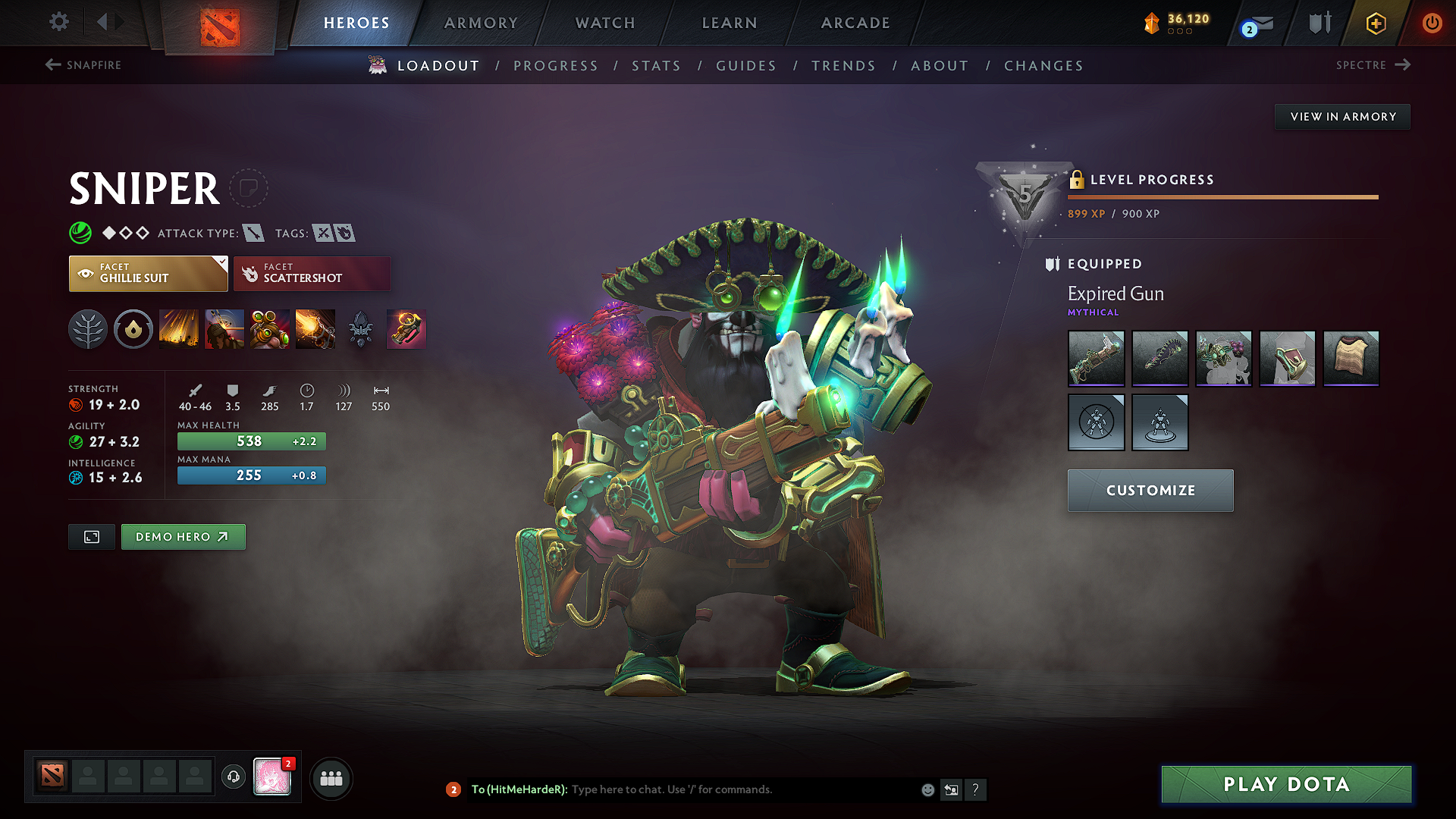Open the Dota Plus subscription icon
Image resolution: width=1456 pixels, height=819 pixels.
point(1375,23)
